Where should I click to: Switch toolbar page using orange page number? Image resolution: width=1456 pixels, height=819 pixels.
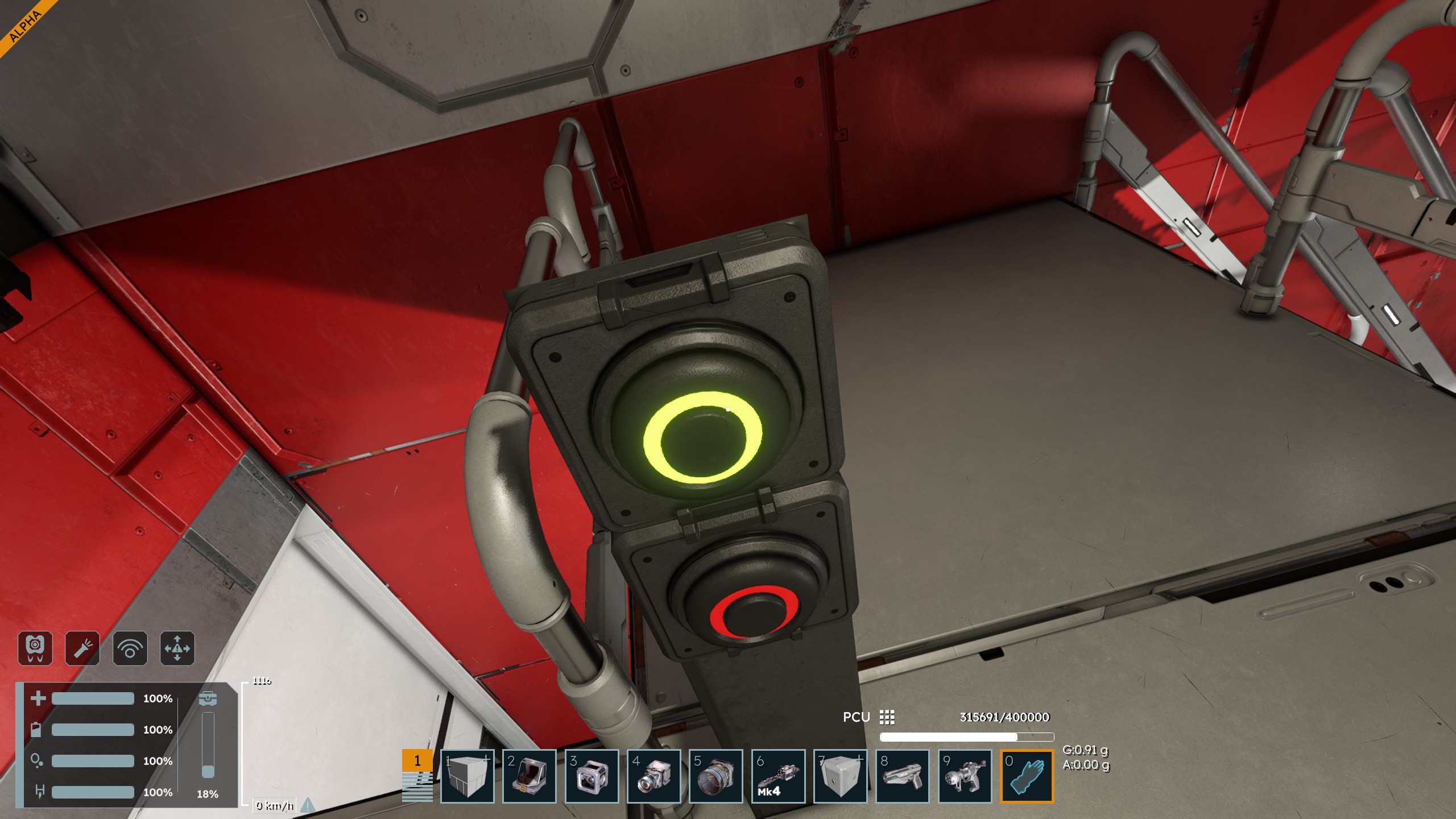tap(417, 761)
